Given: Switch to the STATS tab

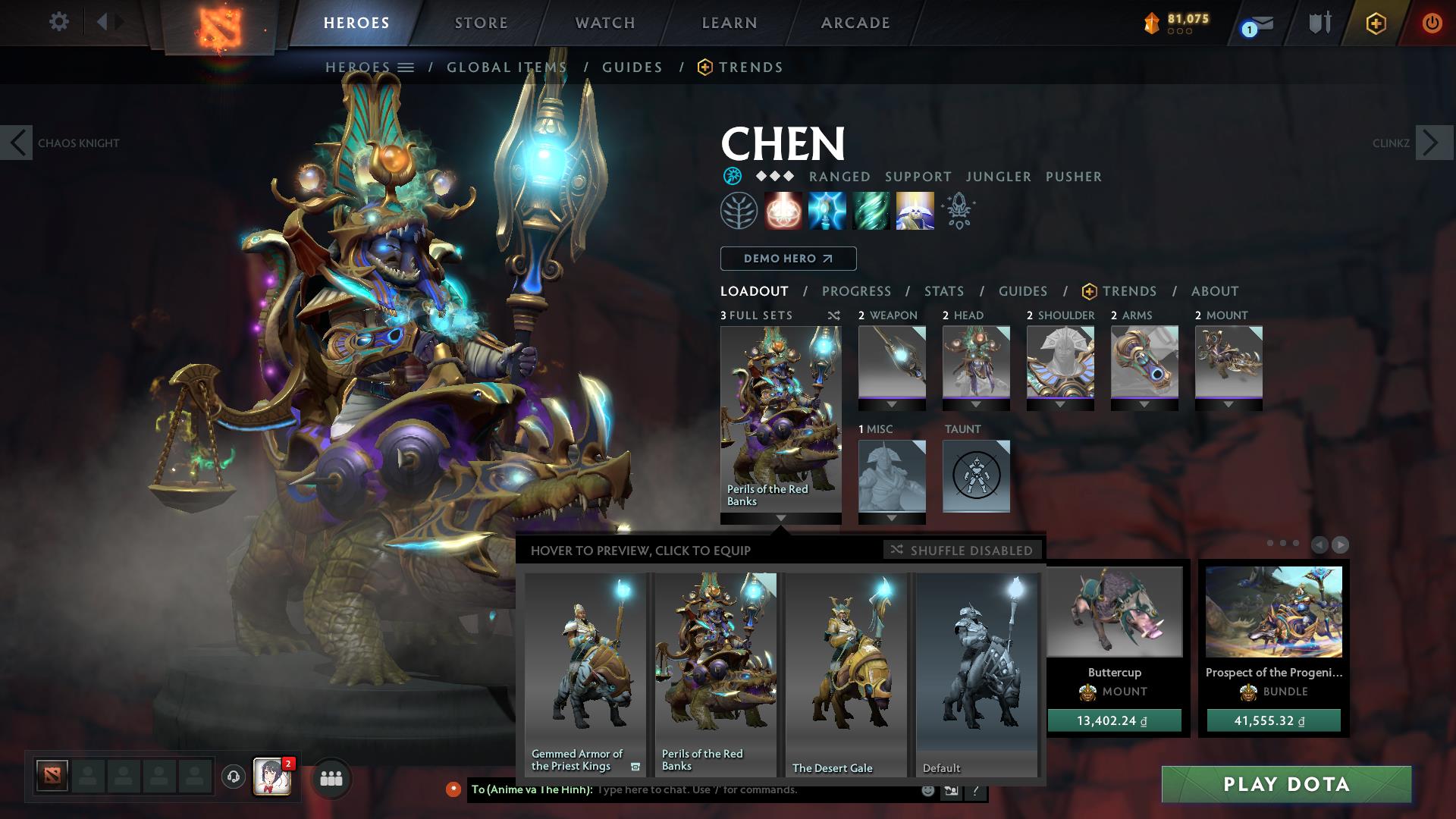Looking at the screenshot, I should tap(943, 290).
